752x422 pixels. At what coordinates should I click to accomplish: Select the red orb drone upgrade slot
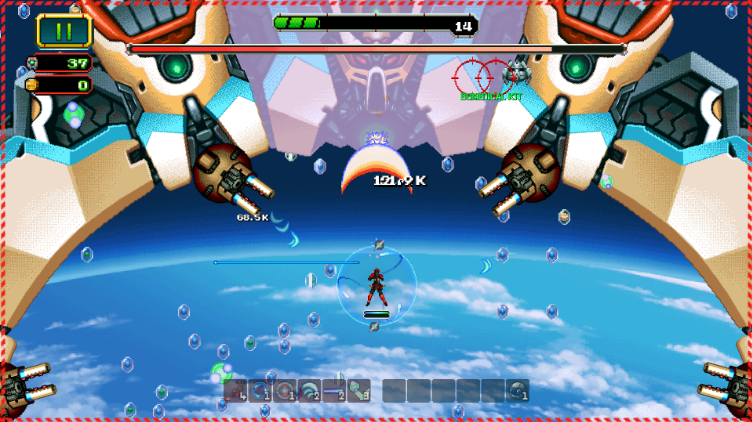pyautogui.click(x=285, y=390)
